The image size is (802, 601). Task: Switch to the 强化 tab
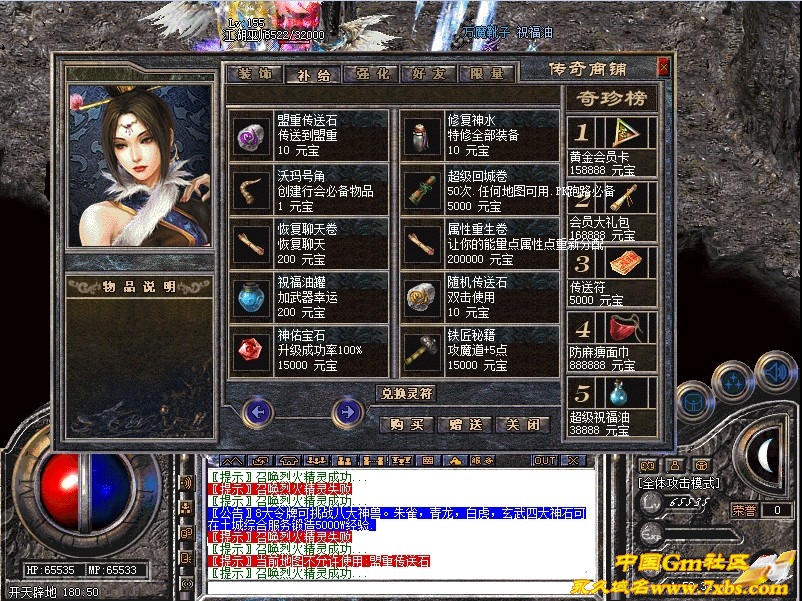pyautogui.click(x=370, y=74)
